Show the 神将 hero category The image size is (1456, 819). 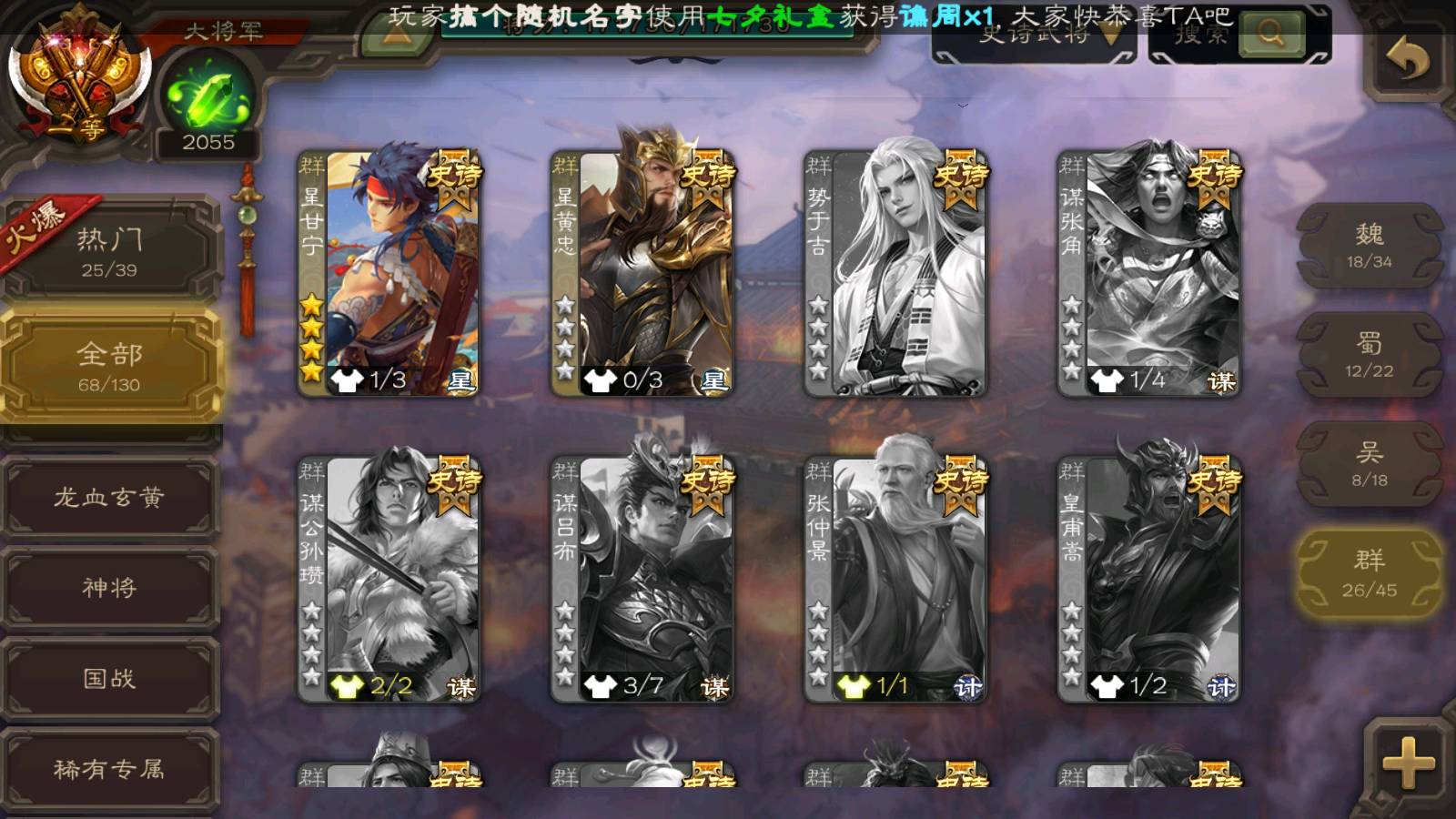click(x=109, y=587)
